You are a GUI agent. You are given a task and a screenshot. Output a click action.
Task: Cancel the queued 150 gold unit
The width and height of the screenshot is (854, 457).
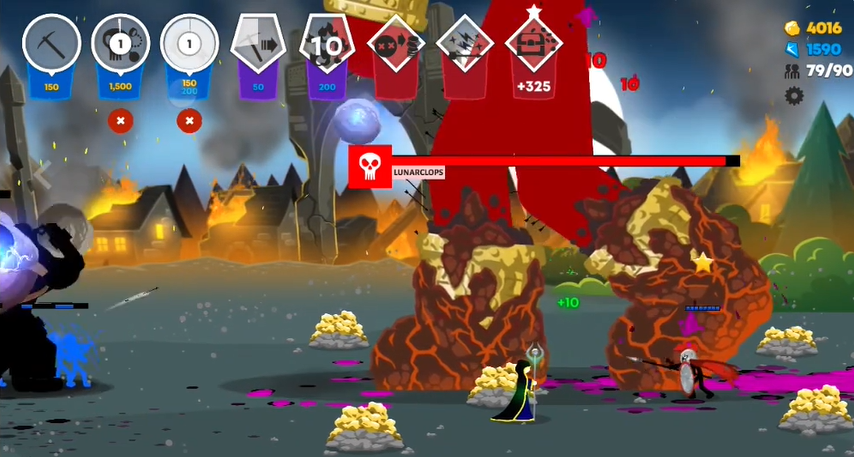click(189, 121)
